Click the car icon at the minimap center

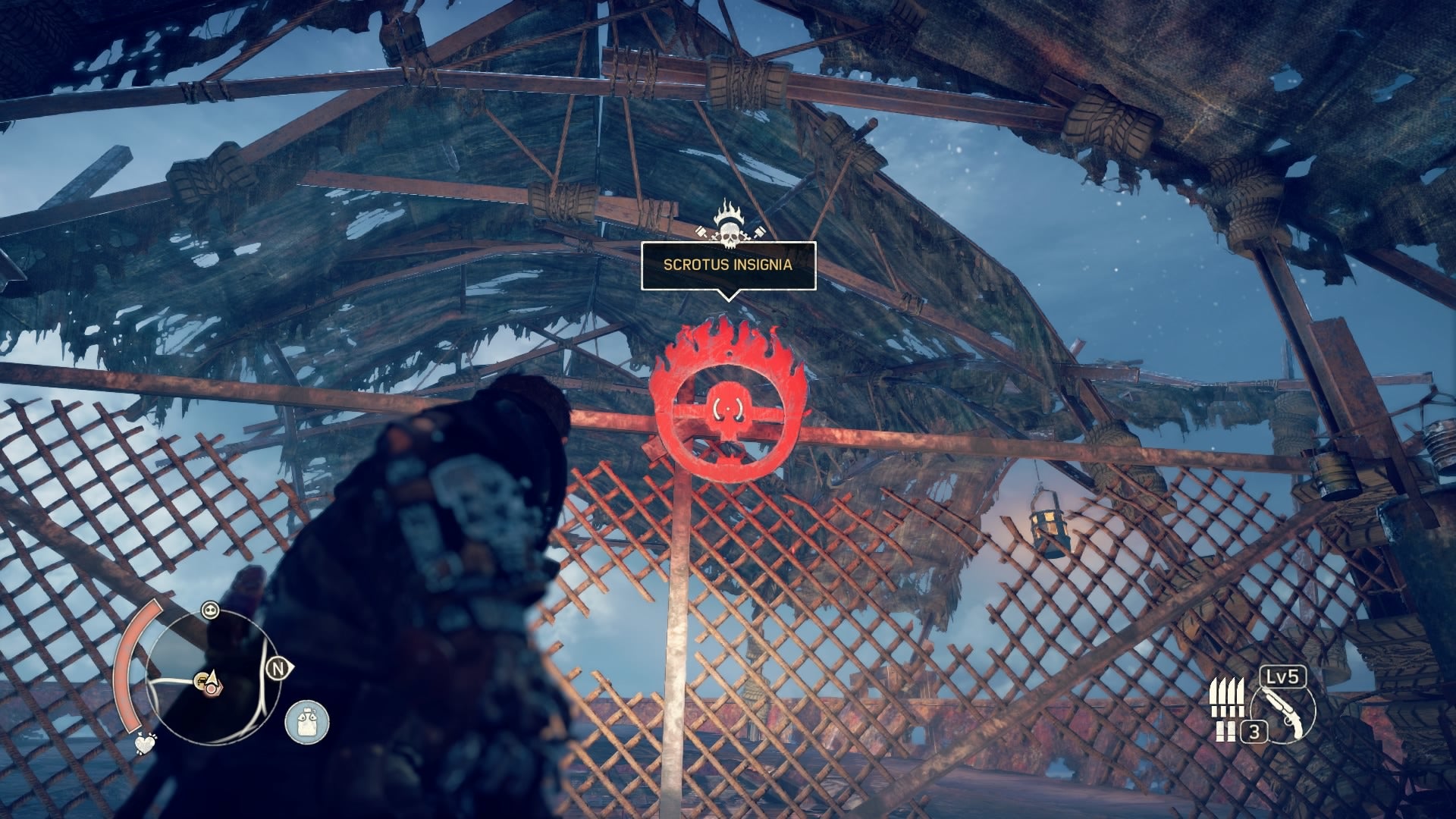point(202,680)
